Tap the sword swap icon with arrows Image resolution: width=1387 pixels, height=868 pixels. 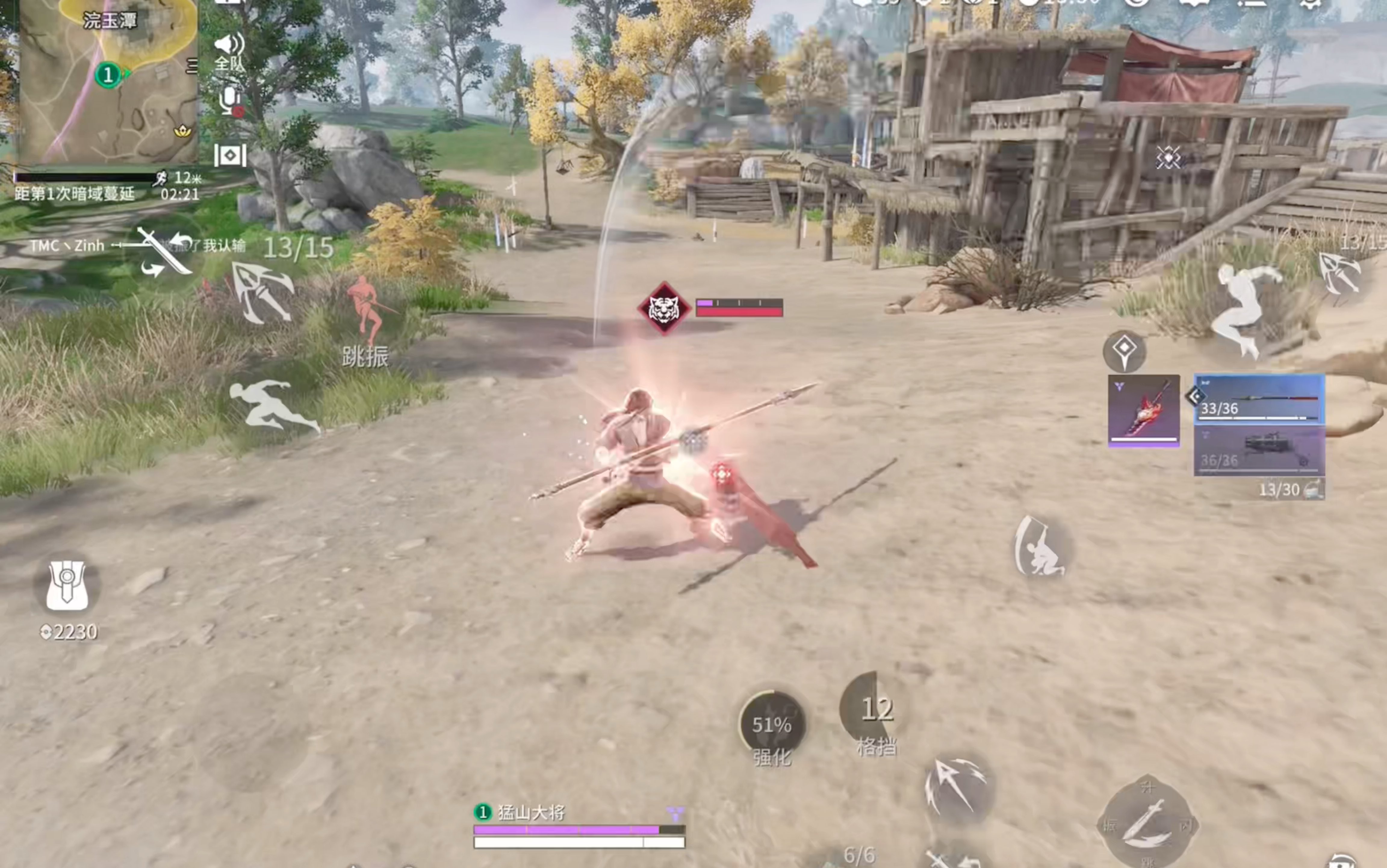164,251
